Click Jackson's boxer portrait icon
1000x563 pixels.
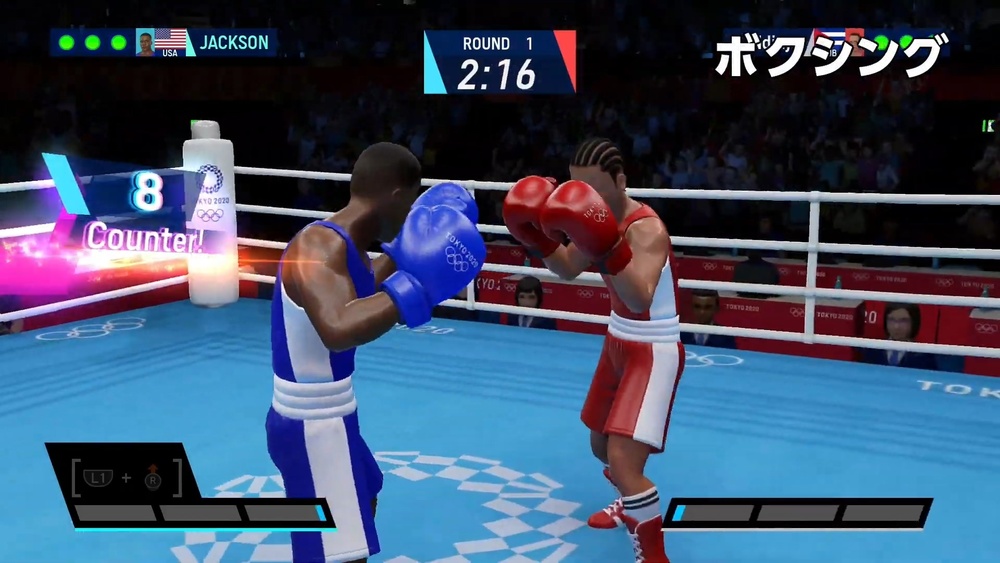(x=146, y=42)
